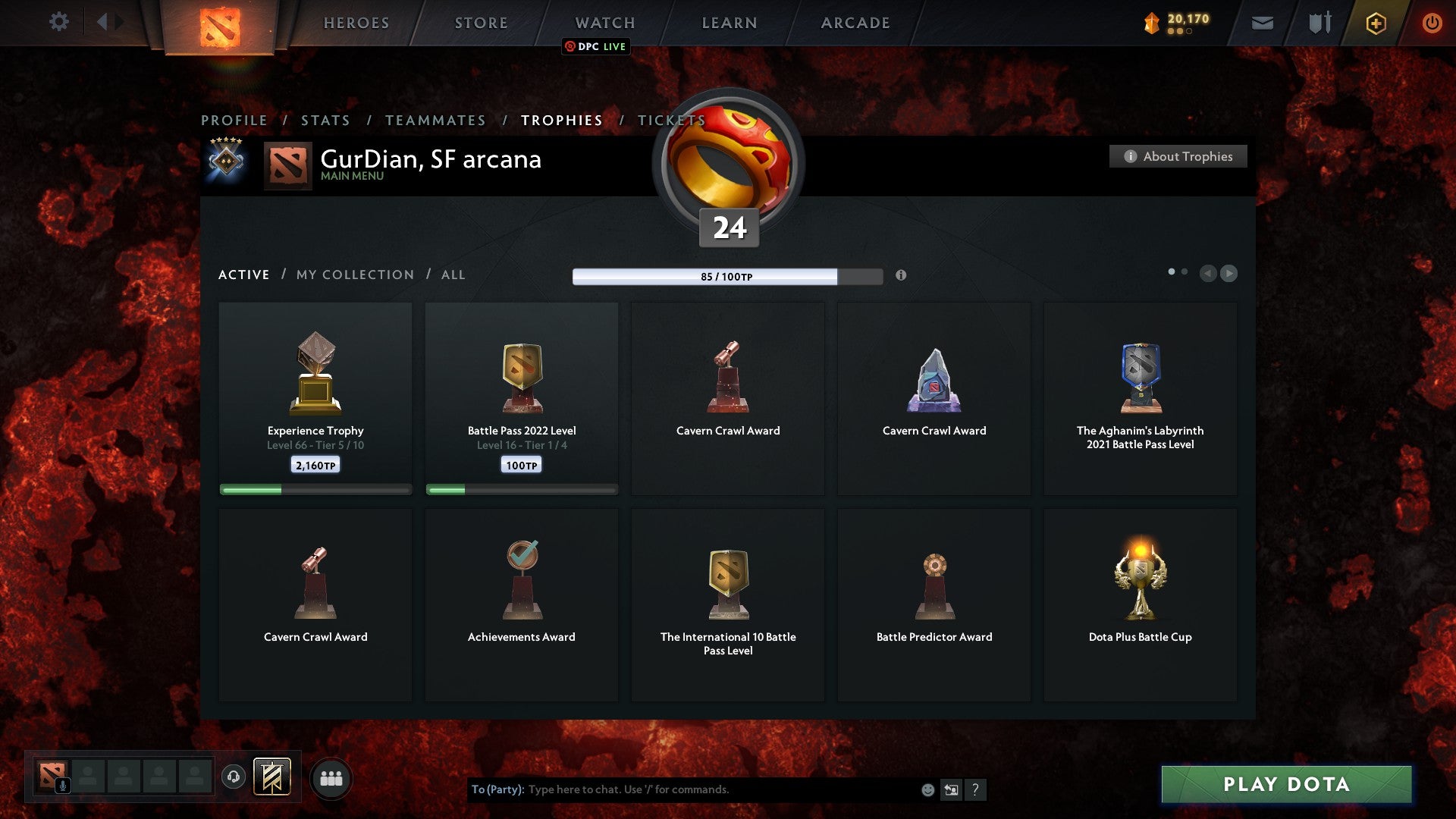
Task: Click the power/logout icon top right
Action: point(1432,23)
